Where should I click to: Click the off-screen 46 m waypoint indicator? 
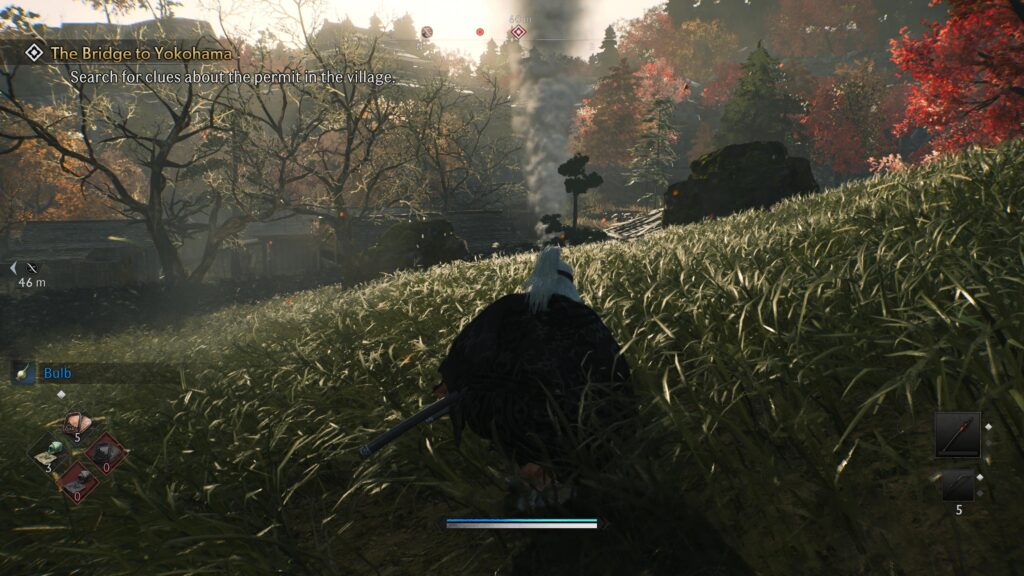click(x=30, y=268)
